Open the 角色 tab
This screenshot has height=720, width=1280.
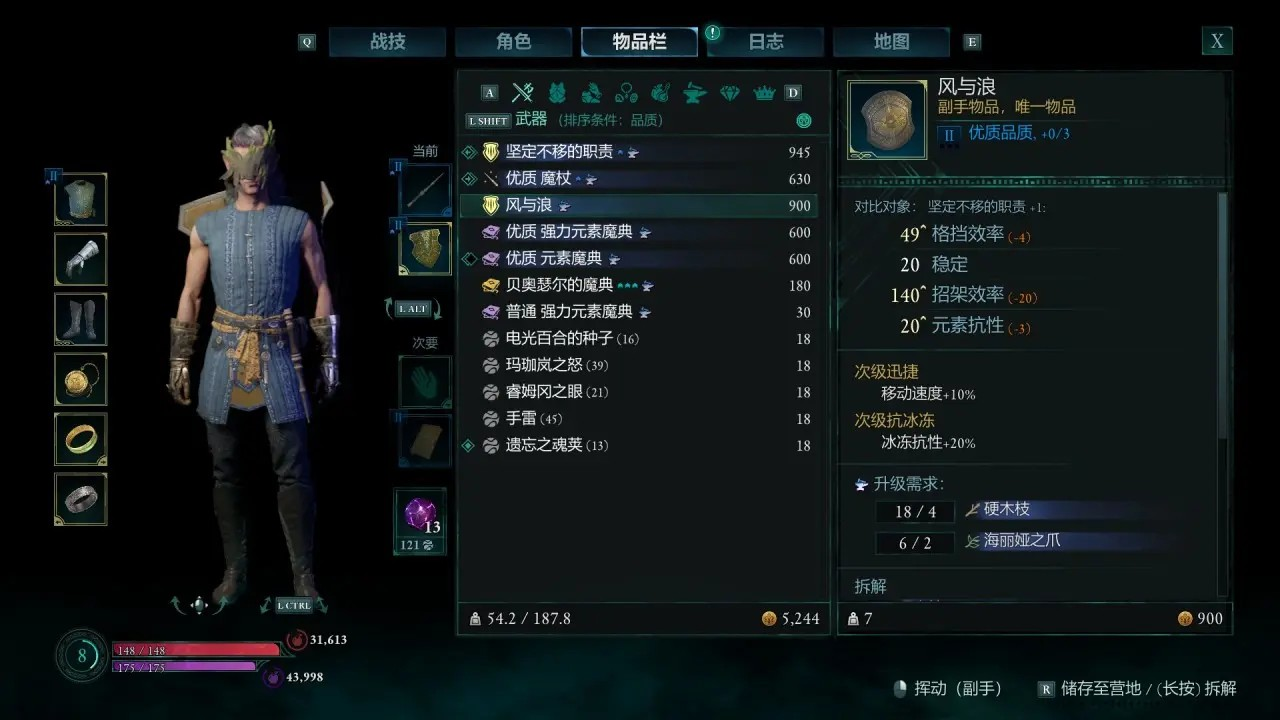coord(513,42)
